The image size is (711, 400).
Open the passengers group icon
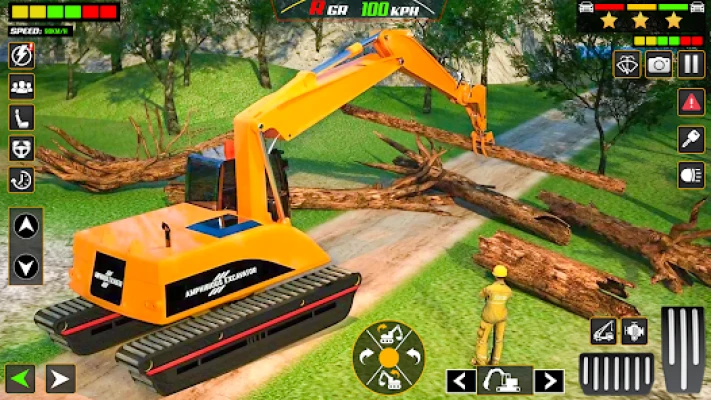point(21,86)
